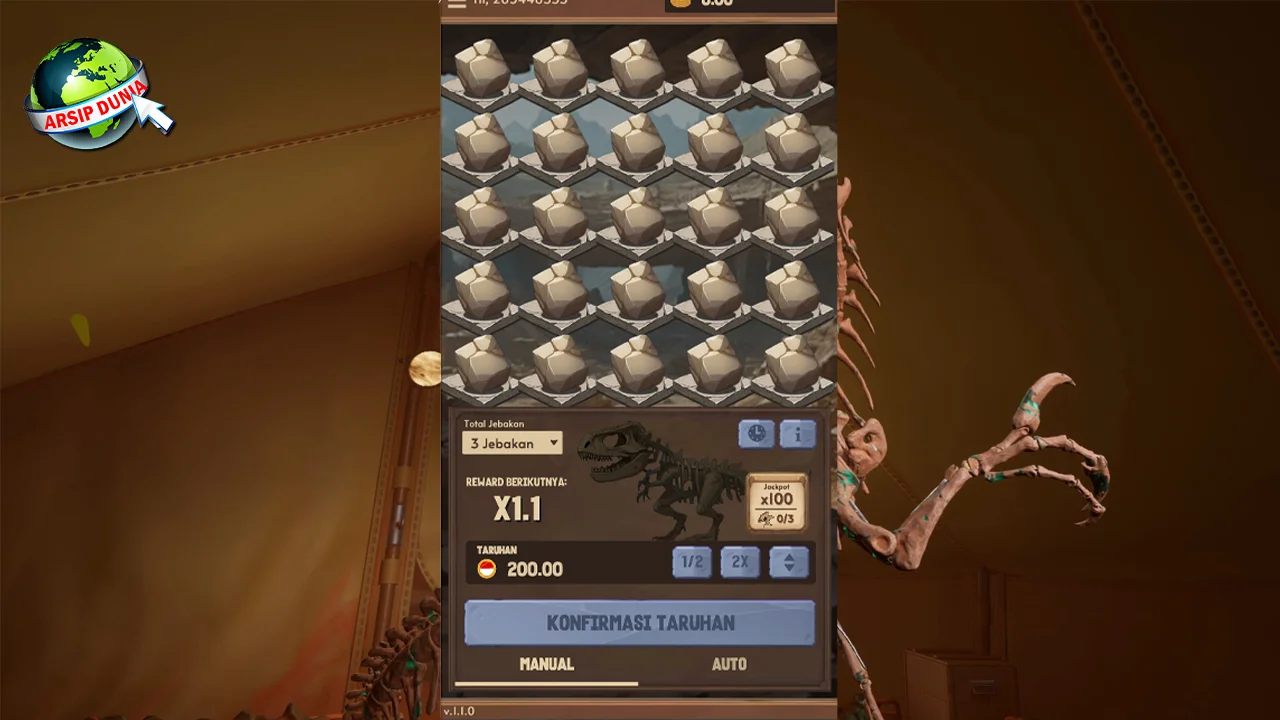Double the bet using the 2X button

coord(740,562)
